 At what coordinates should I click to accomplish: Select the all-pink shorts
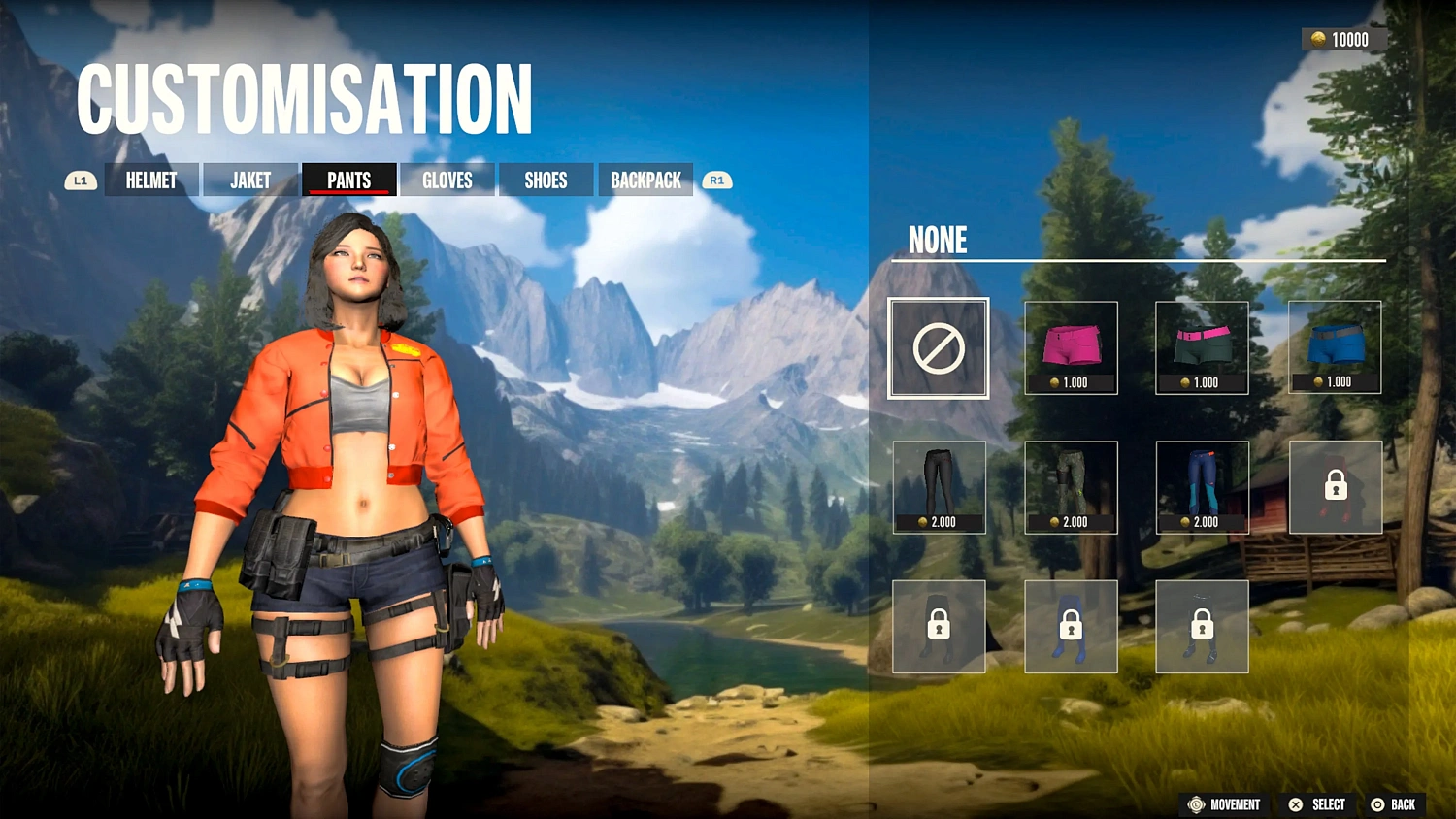[x=1071, y=348]
